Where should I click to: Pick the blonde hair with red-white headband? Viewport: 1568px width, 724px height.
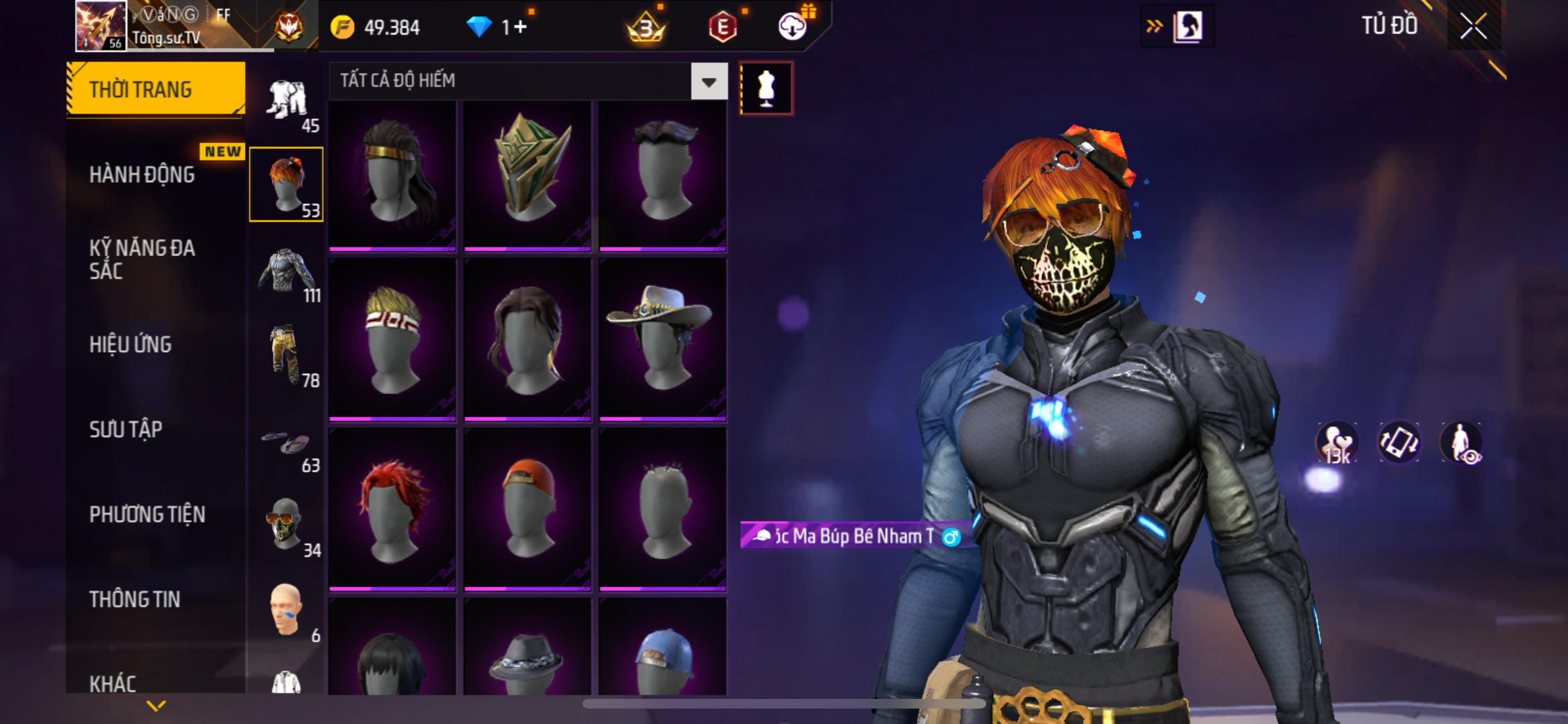click(x=392, y=340)
